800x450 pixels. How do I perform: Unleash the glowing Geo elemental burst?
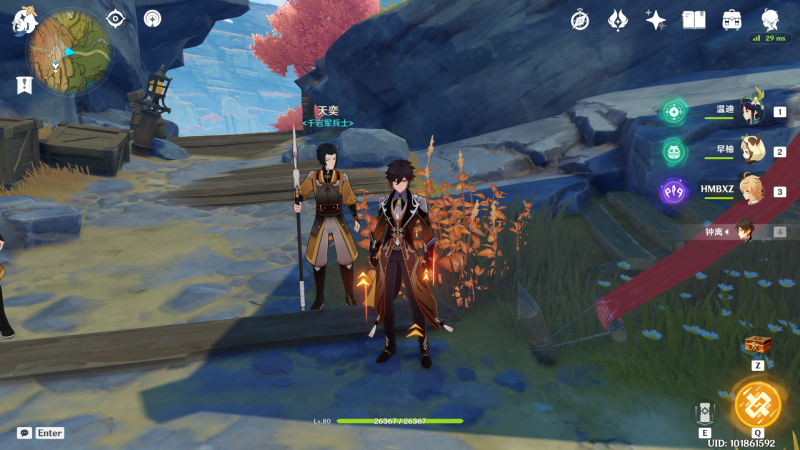(x=758, y=404)
